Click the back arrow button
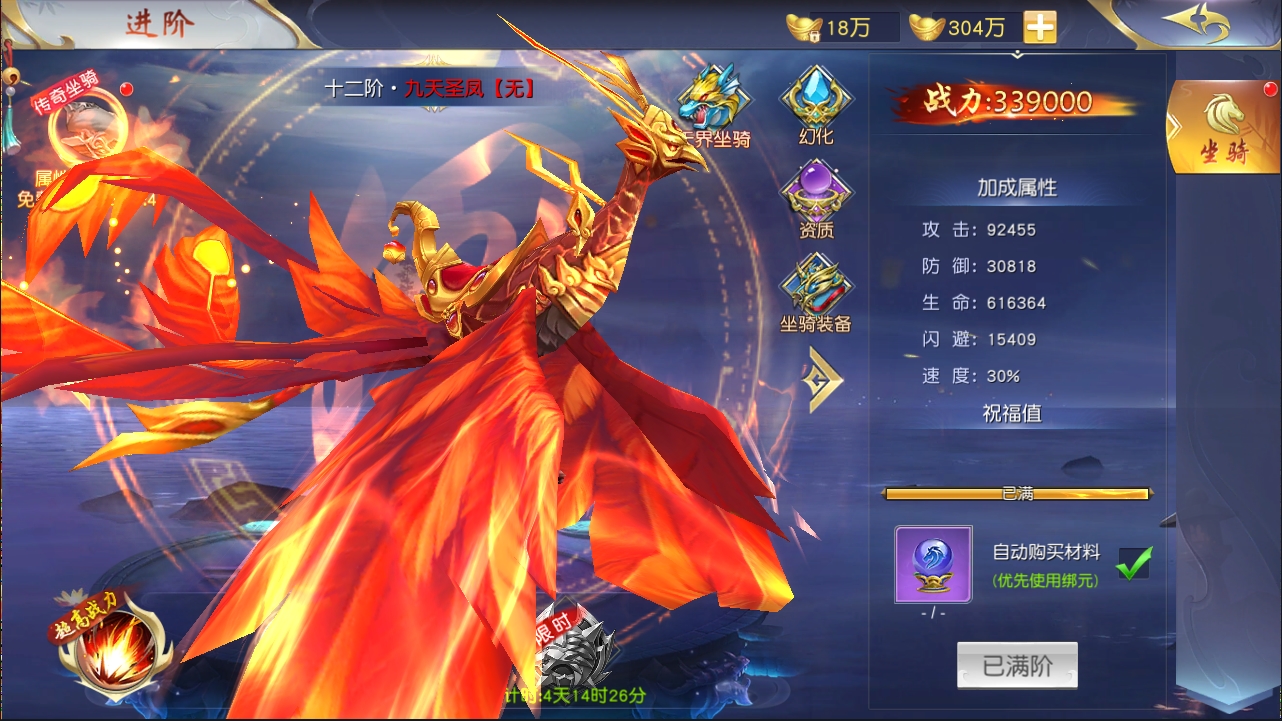Screen dimensions: 1282x721 click(1196, 24)
